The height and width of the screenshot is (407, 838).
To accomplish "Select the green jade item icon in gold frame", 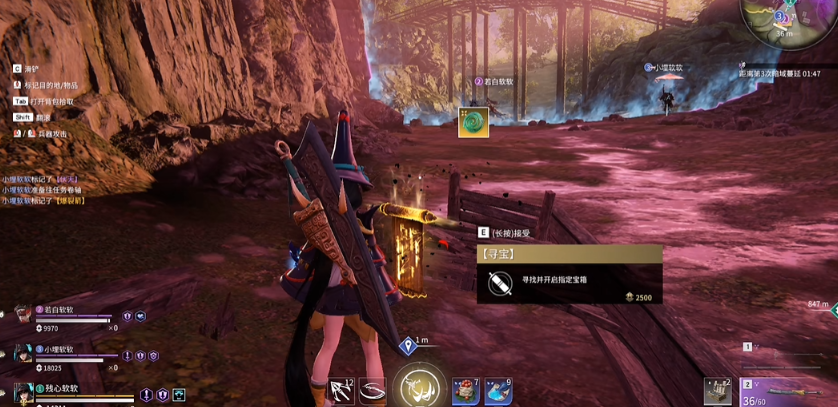I will pos(473,122).
